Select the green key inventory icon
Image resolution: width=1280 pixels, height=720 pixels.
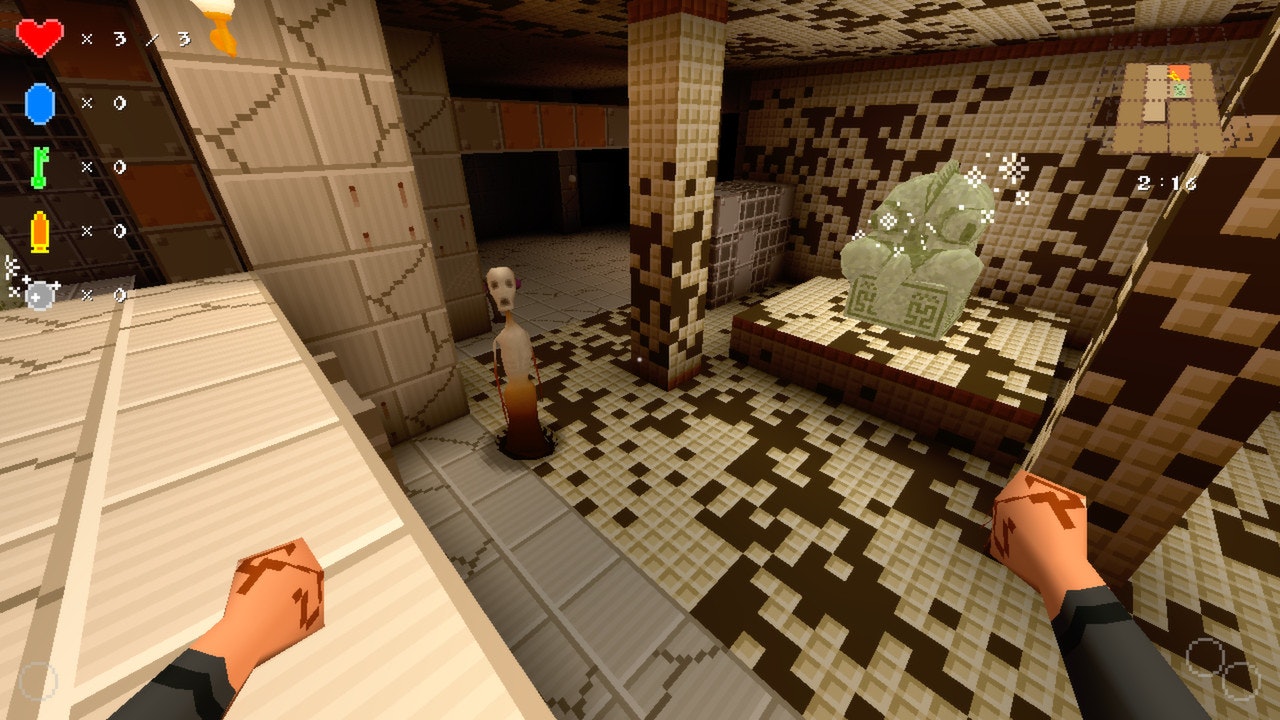[40, 167]
